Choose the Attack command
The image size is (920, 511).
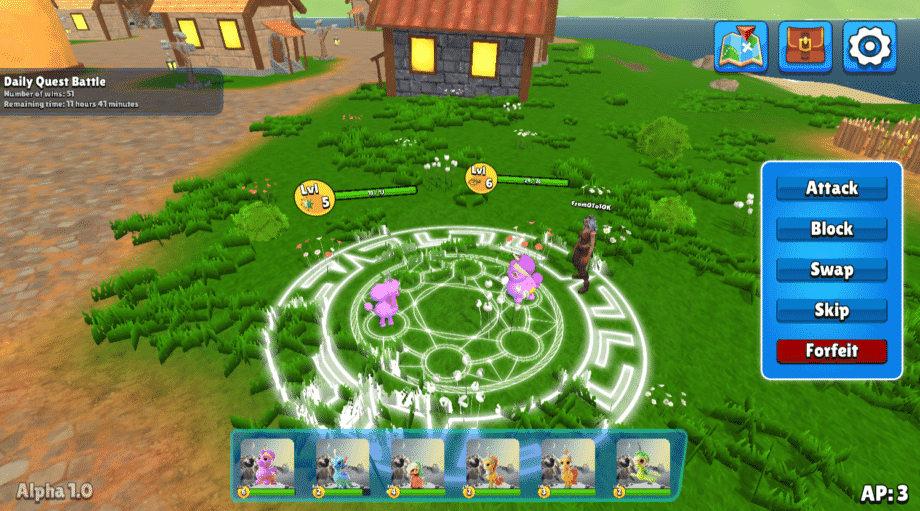click(831, 188)
